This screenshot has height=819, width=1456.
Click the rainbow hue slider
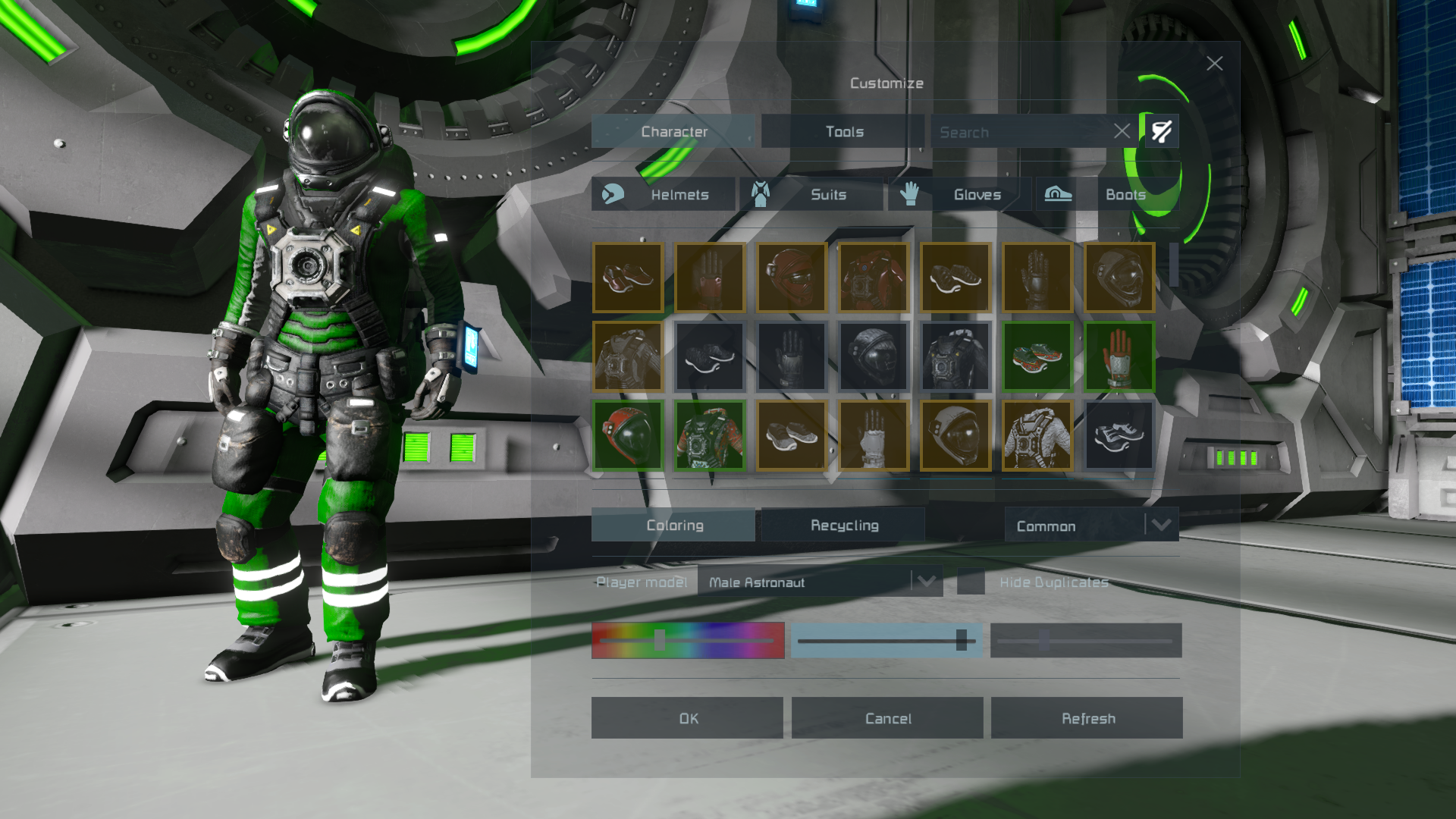coord(688,641)
